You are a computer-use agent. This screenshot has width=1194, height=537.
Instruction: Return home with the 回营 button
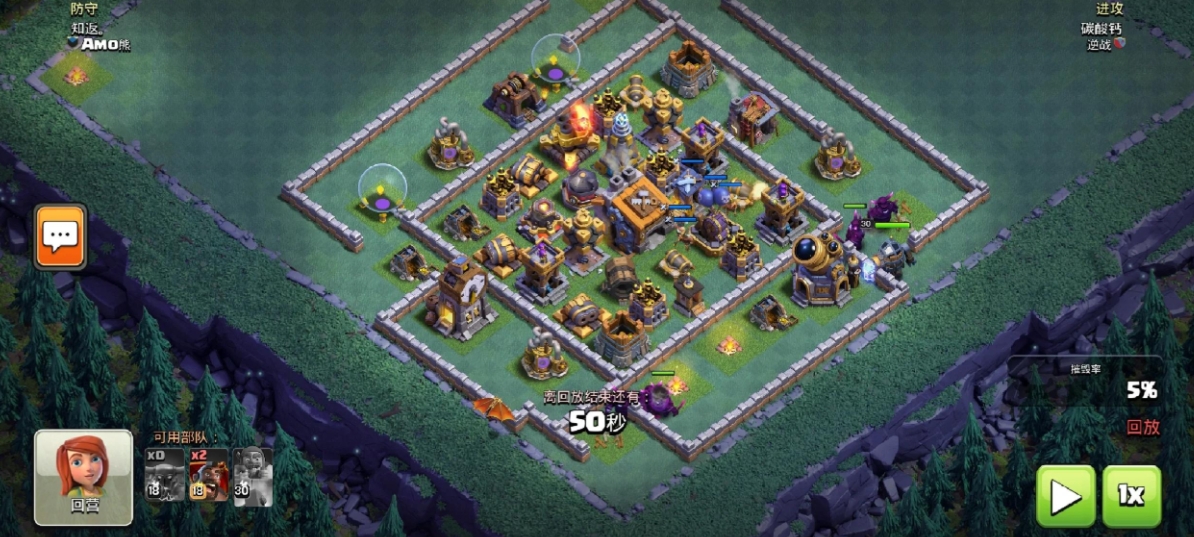coord(84,477)
